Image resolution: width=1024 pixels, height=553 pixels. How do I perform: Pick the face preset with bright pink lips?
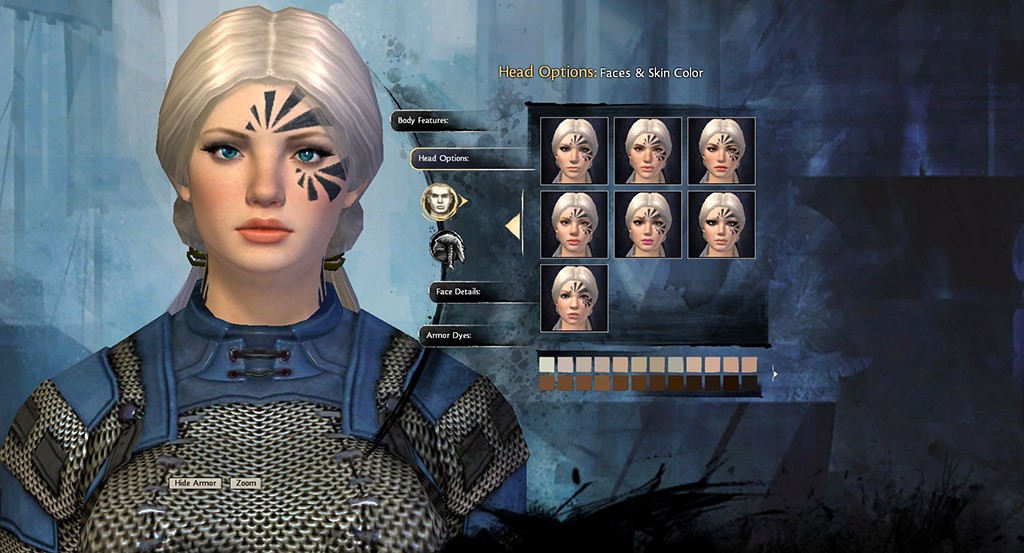(x=648, y=225)
